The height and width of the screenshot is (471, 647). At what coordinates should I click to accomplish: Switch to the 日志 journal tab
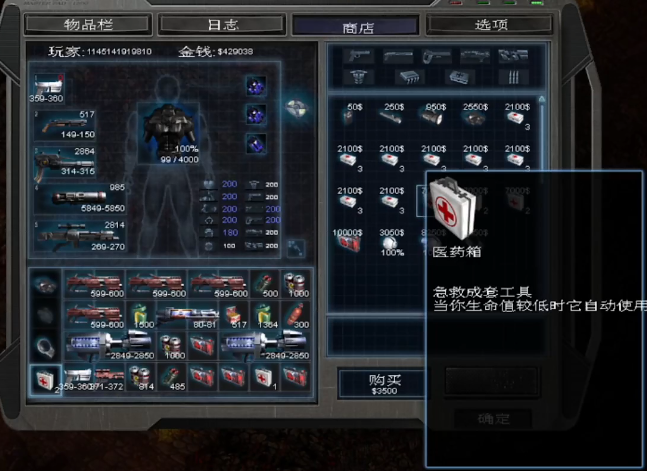point(220,23)
